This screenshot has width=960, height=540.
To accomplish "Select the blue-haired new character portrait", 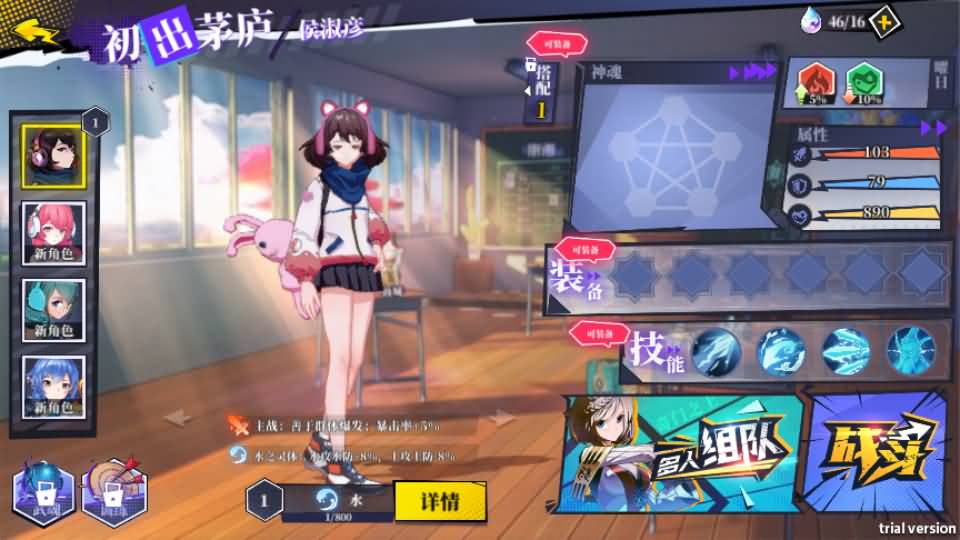I will click(x=54, y=387).
